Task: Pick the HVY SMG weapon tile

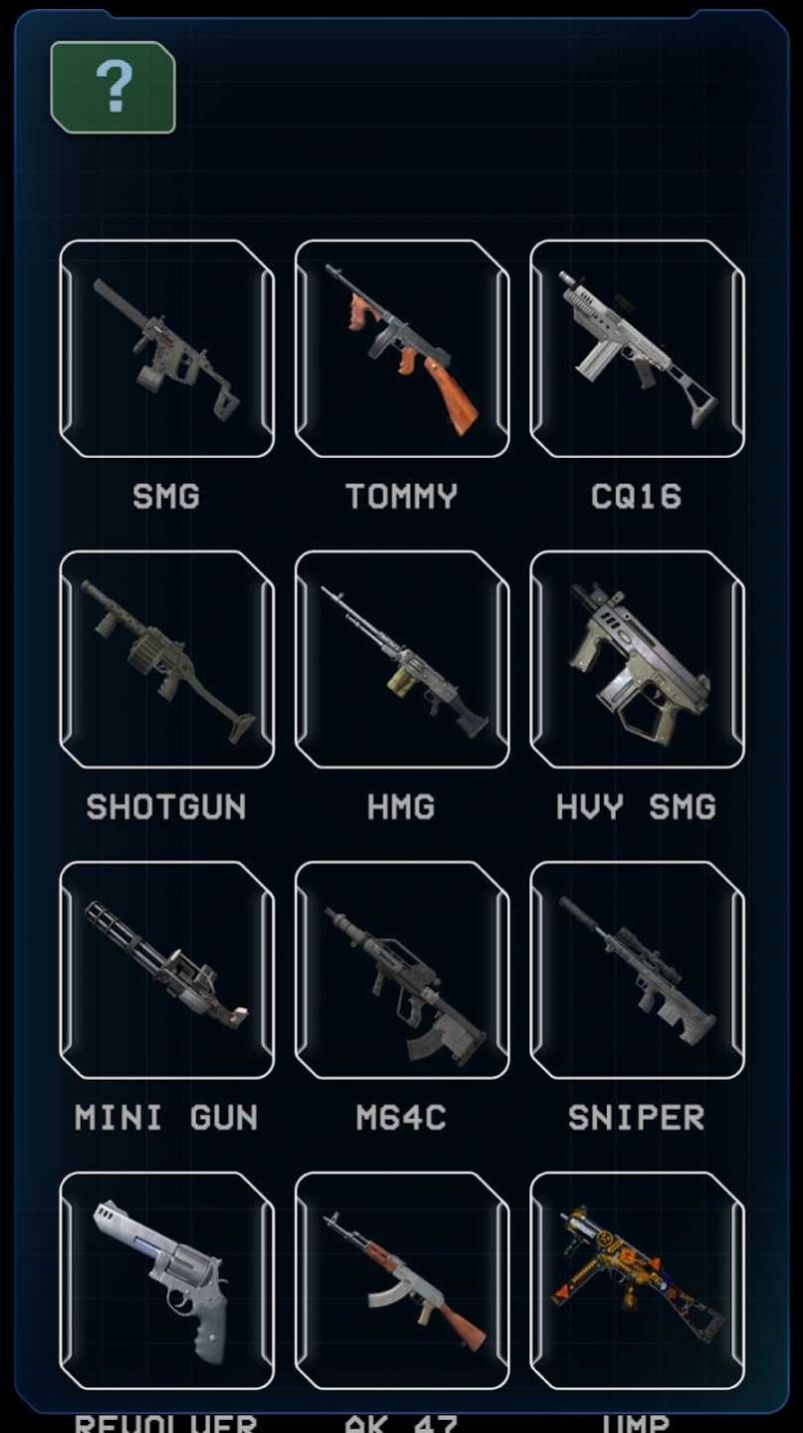Action: (637, 659)
